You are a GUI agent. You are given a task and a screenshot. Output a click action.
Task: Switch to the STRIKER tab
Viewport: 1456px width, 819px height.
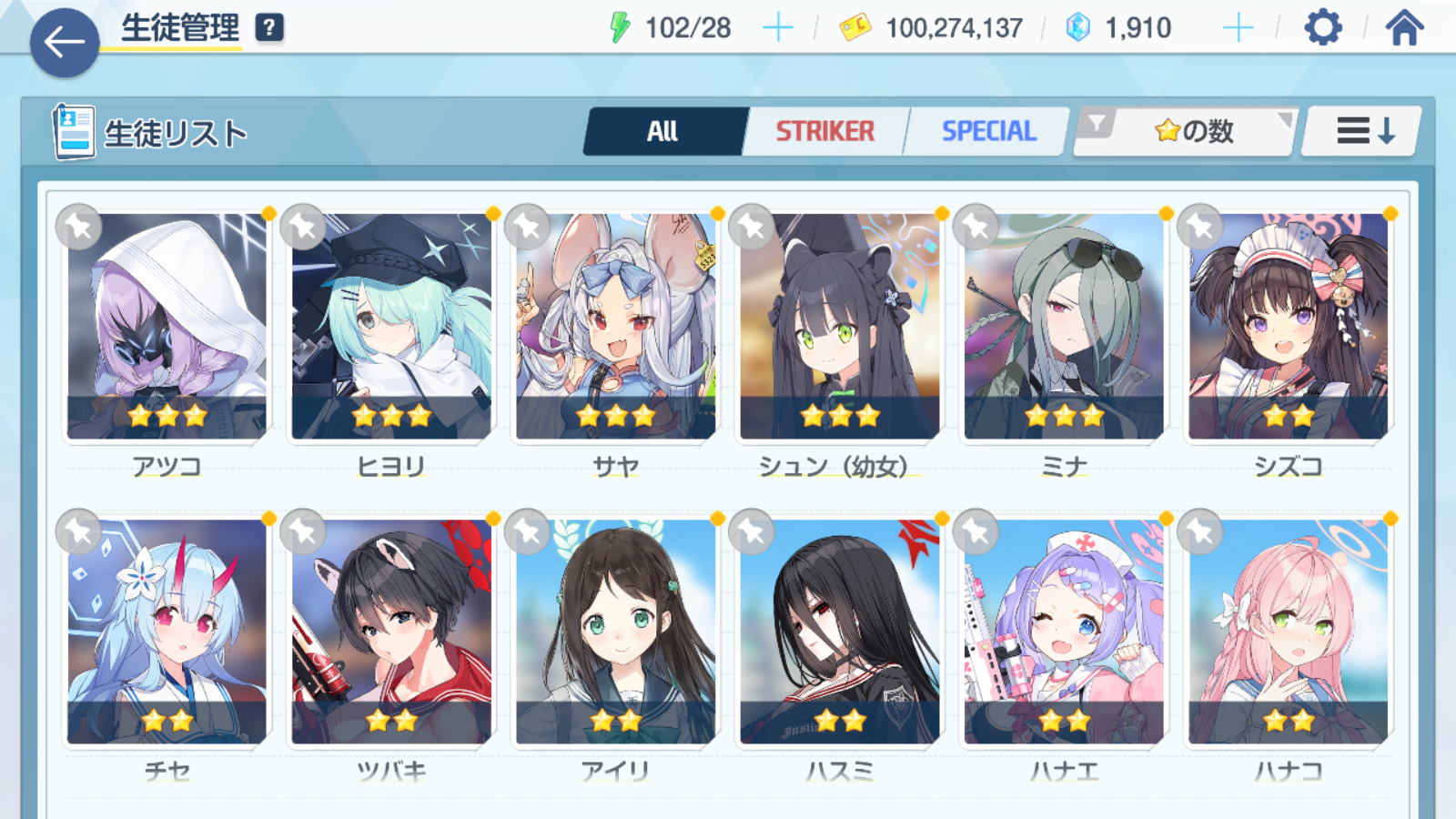pyautogui.click(x=824, y=132)
